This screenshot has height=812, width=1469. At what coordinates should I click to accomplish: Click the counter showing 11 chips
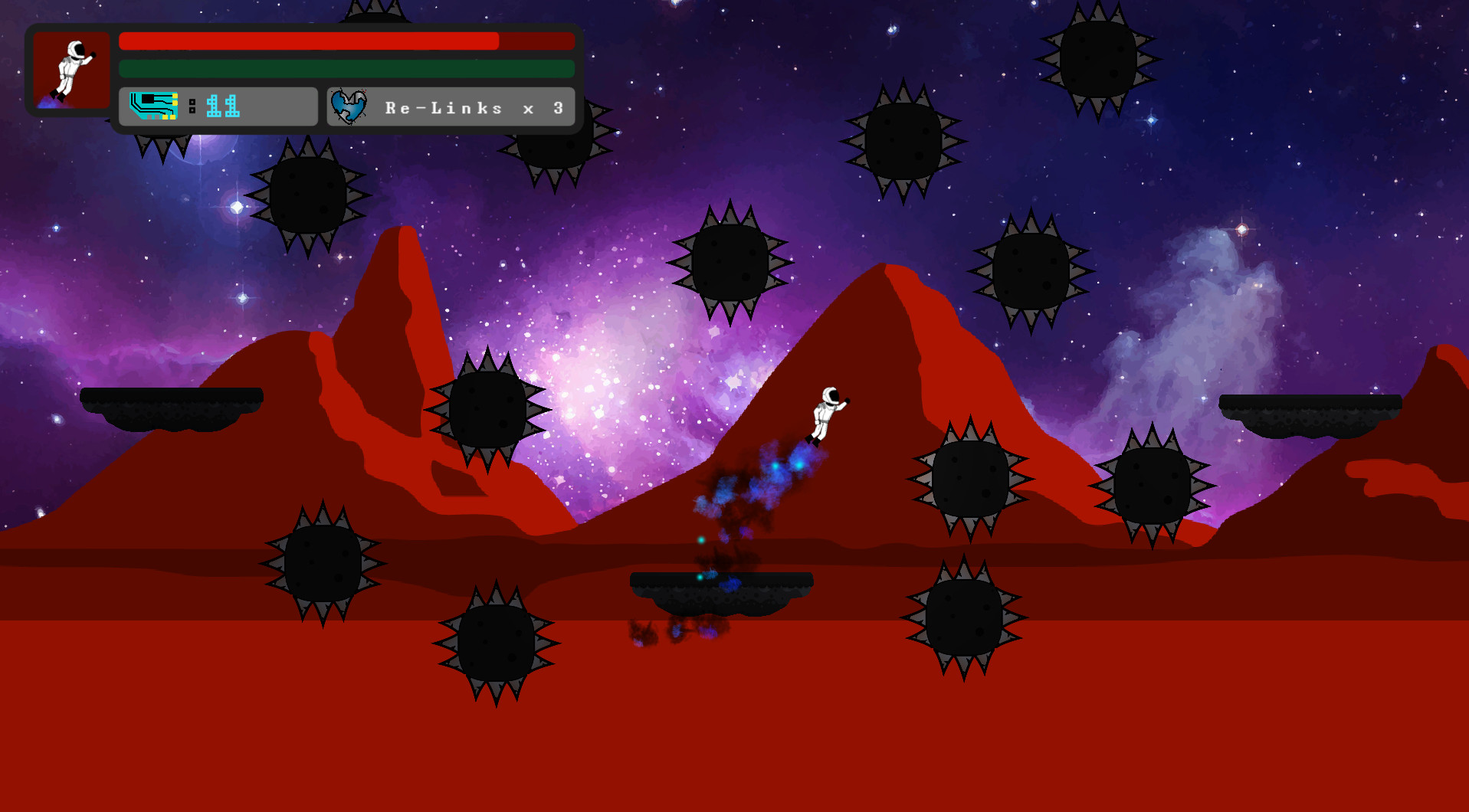pyautogui.click(x=222, y=106)
